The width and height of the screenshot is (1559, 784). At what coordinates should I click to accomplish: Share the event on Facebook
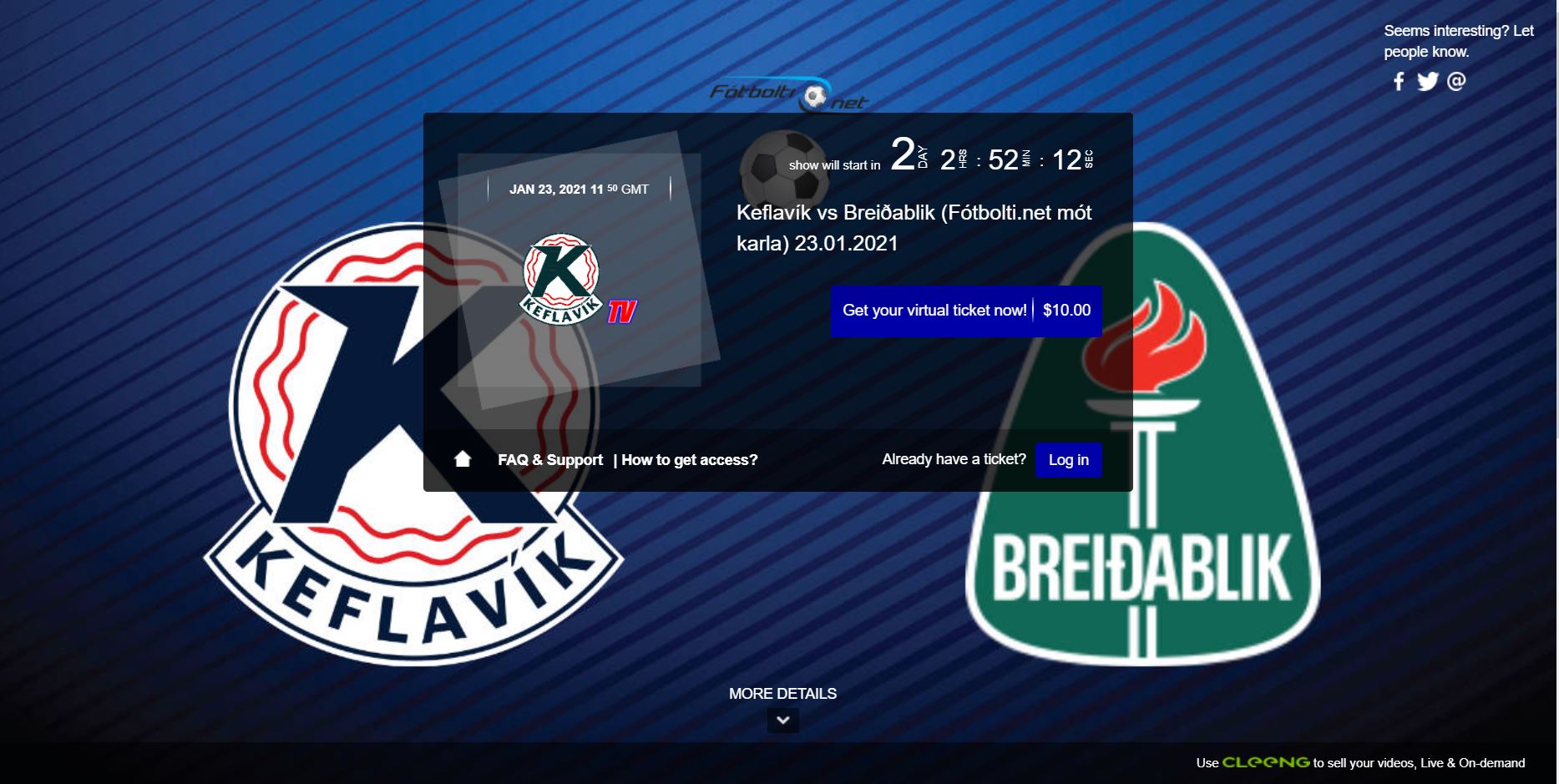click(x=1399, y=81)
